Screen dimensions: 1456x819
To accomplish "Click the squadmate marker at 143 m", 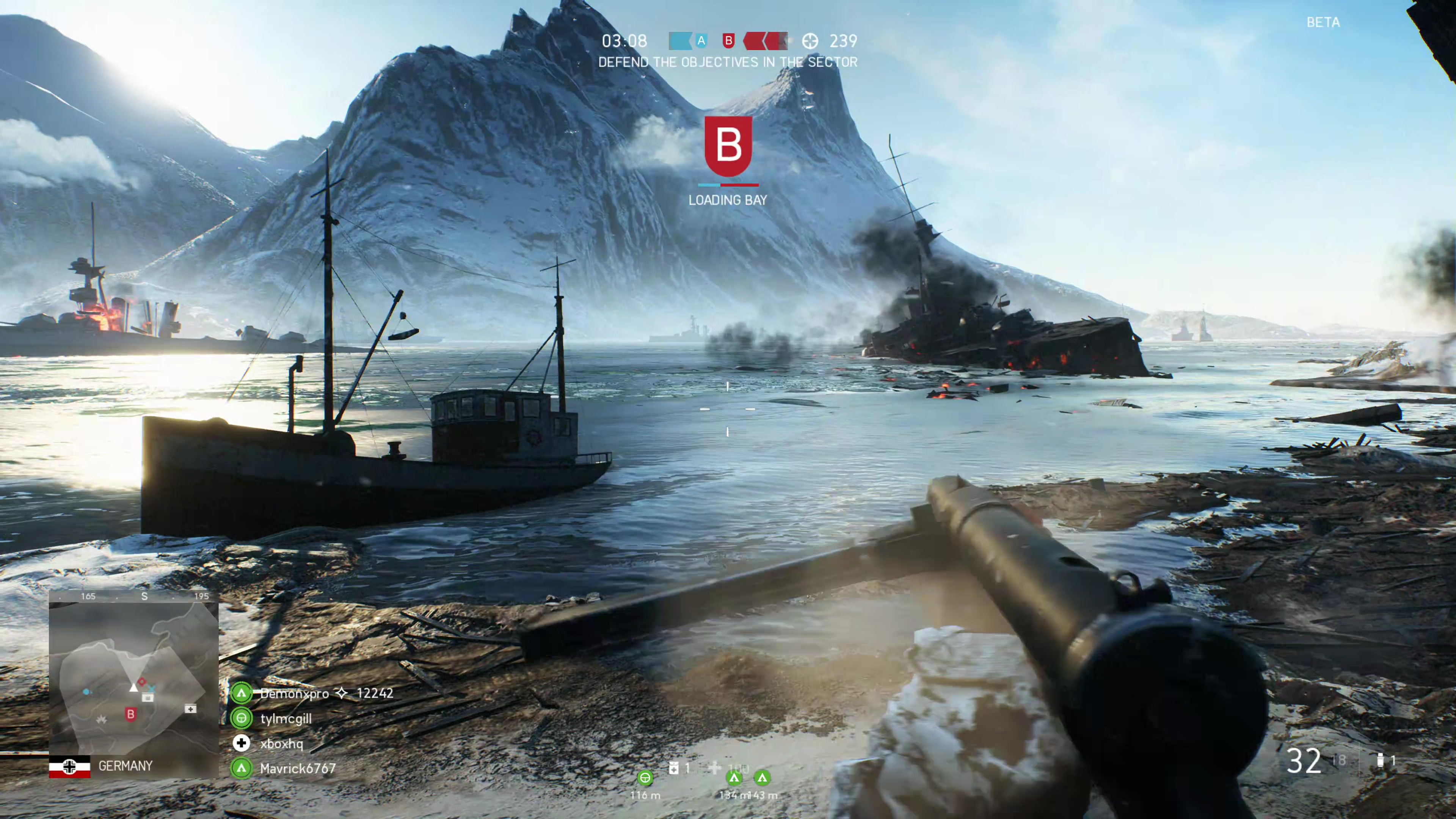I will 763,778.
